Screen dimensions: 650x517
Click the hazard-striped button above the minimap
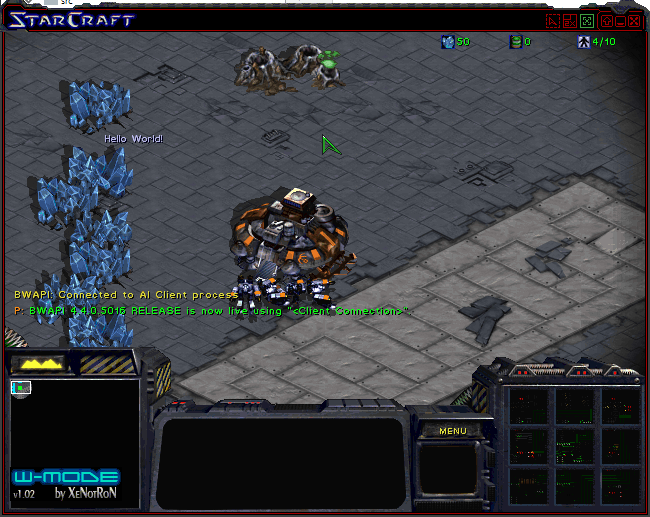click(107, 363)
